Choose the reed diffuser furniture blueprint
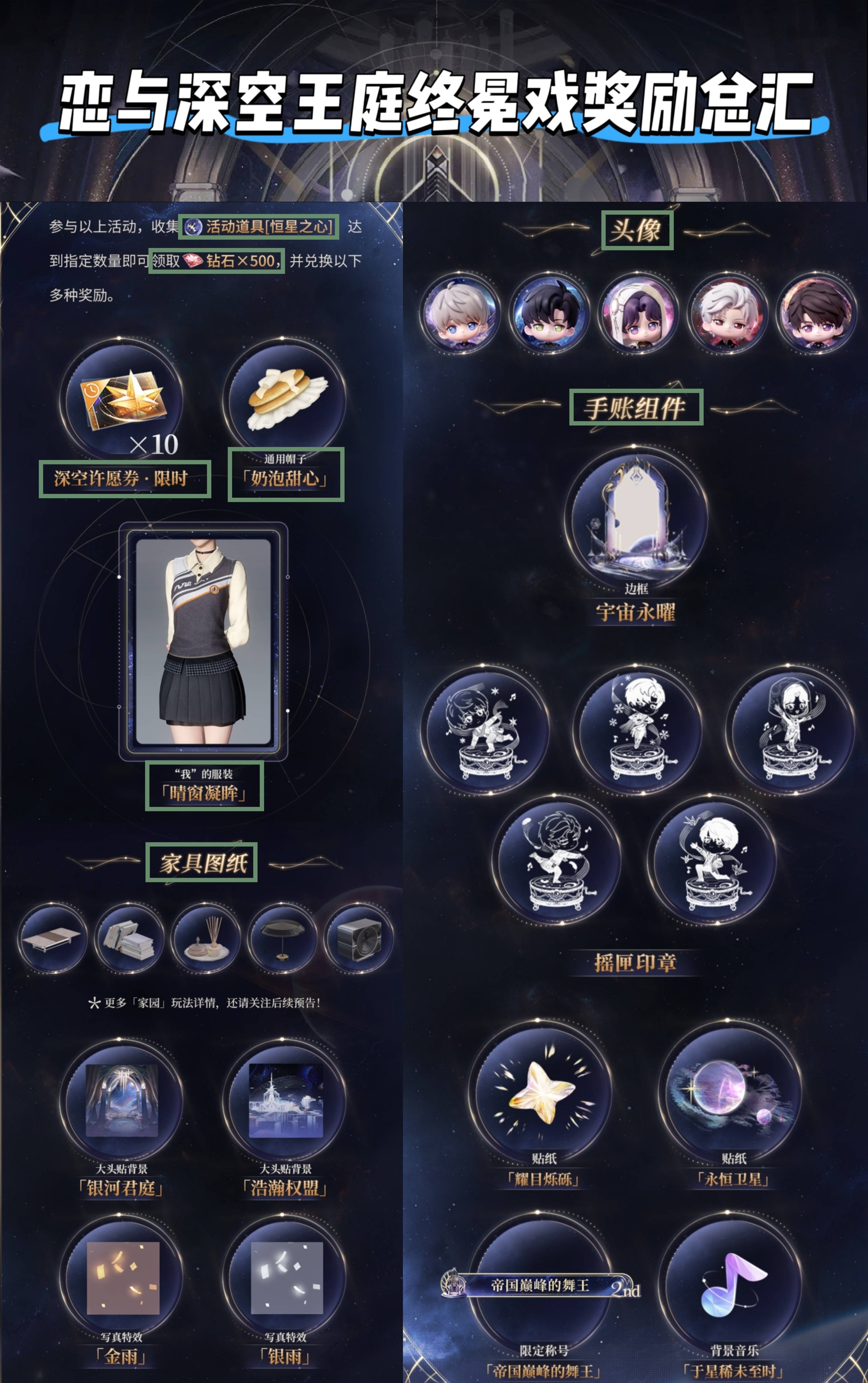 pyautogui.click(x=205, y=938)
